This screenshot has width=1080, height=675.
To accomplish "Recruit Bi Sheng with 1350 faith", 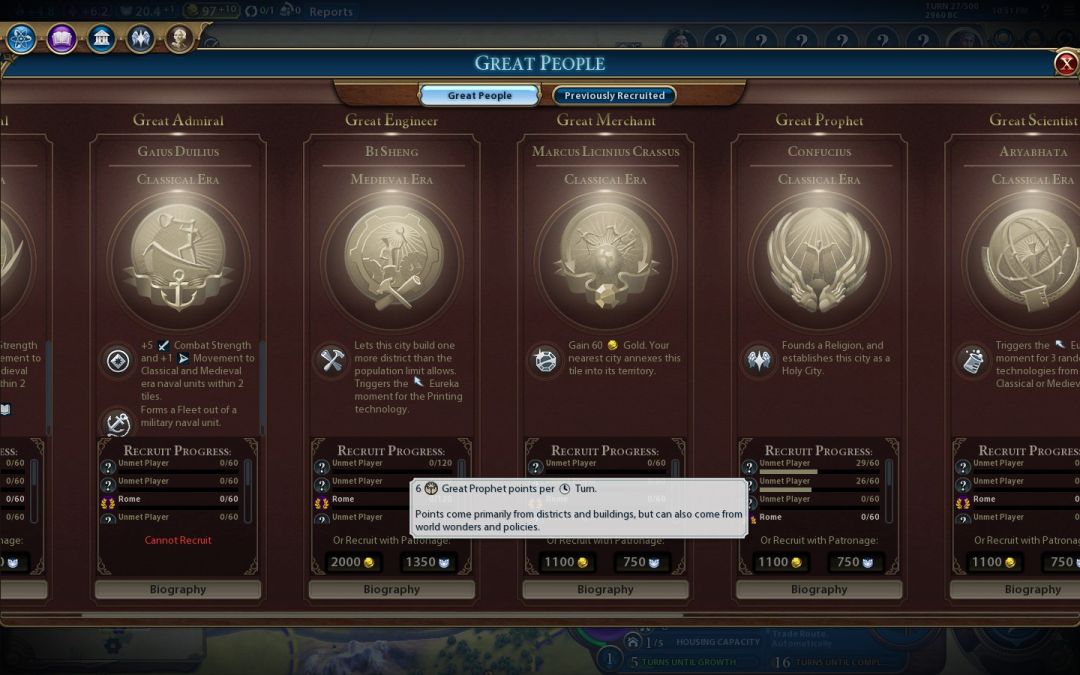I will pyautogui.click(x=426, y=562).
